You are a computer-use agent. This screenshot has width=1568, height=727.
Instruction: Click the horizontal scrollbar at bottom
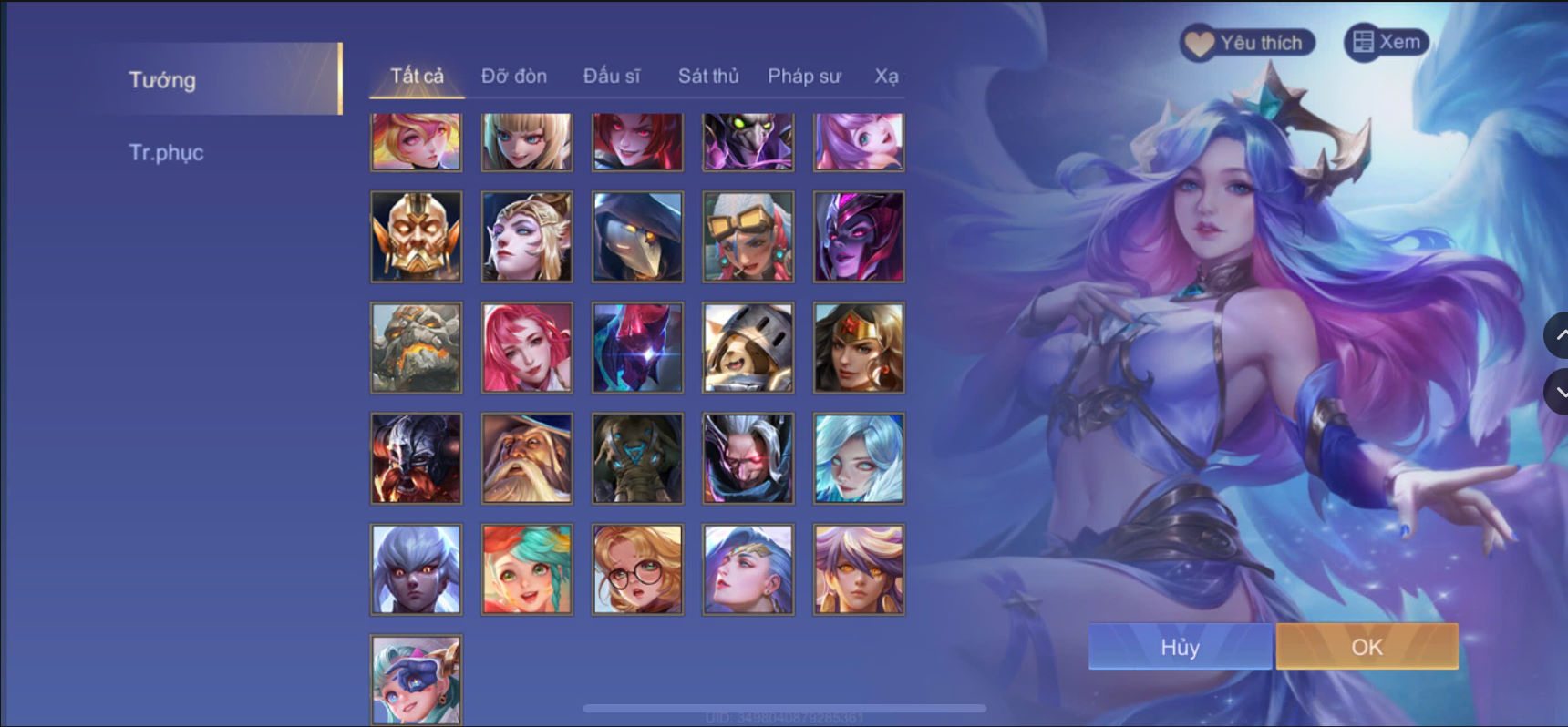(x=784, y=706)
